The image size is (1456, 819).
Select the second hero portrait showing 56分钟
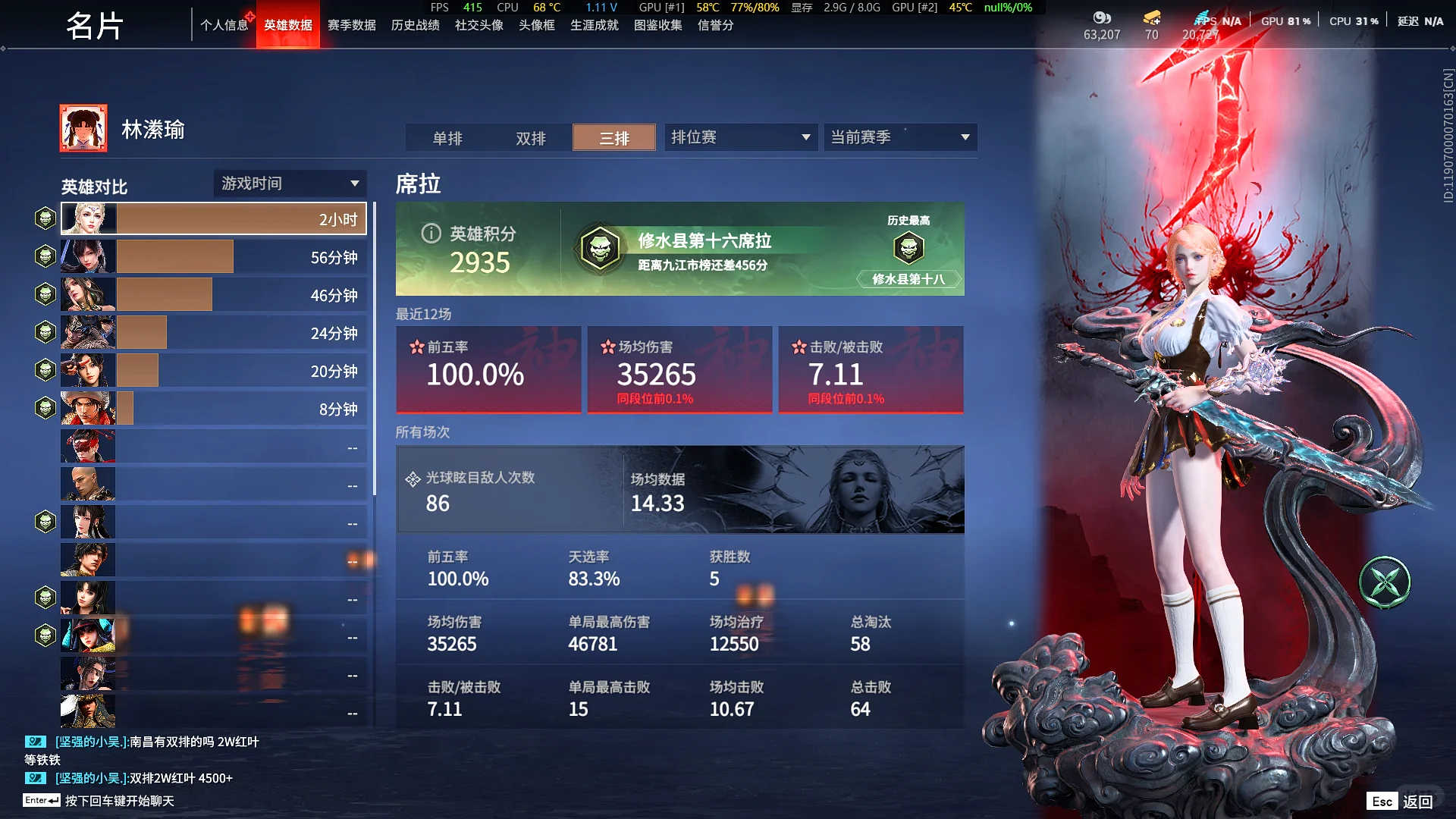87,256
